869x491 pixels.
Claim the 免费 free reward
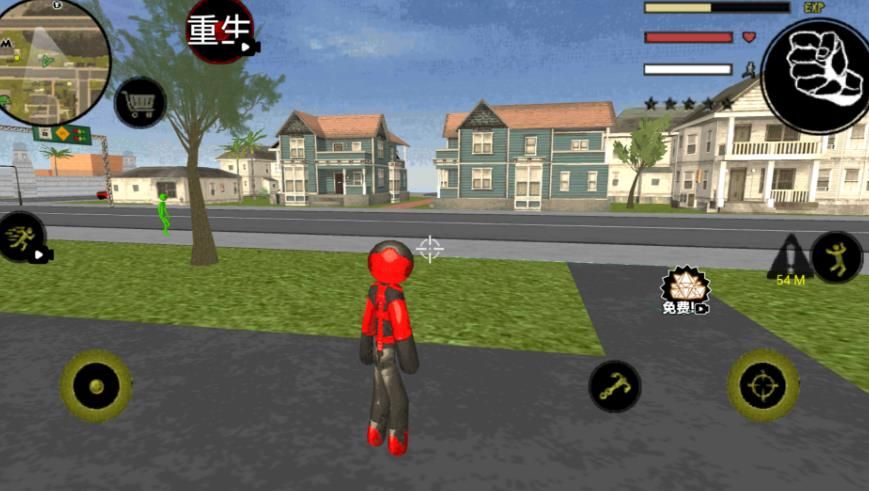click(x=684, y=290)
